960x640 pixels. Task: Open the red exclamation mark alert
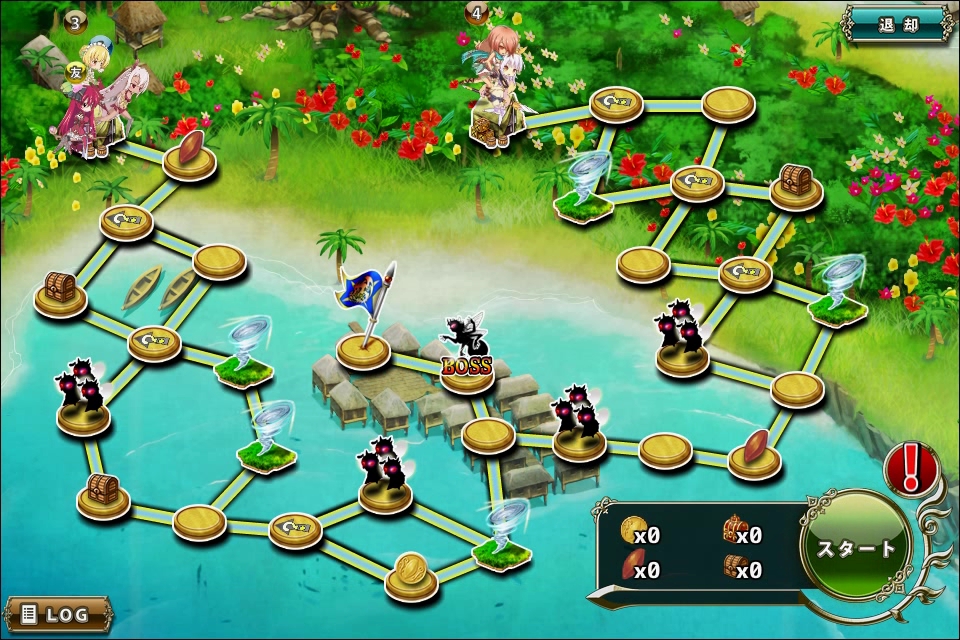click(910, 468)
